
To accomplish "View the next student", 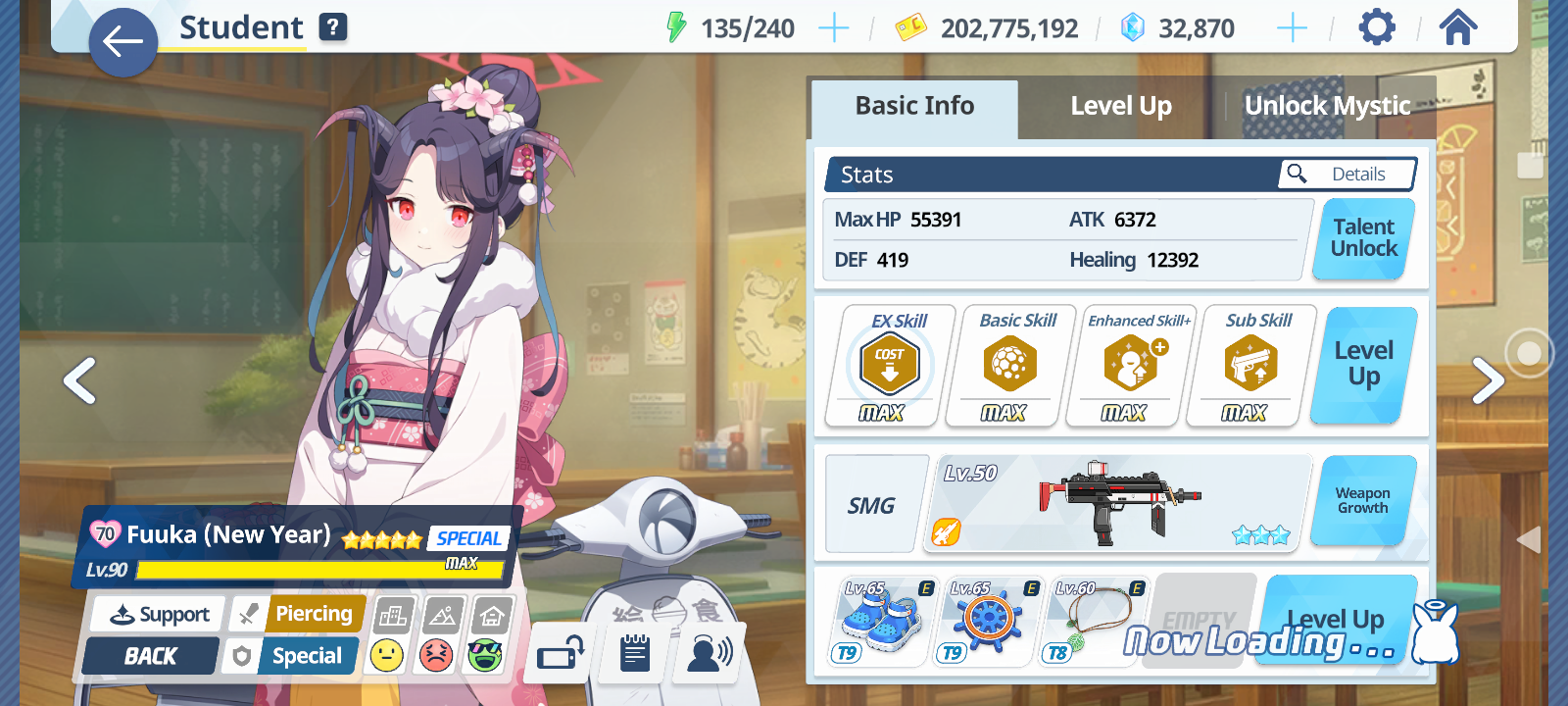I will pyautogui.click(x=1487, y=380).
